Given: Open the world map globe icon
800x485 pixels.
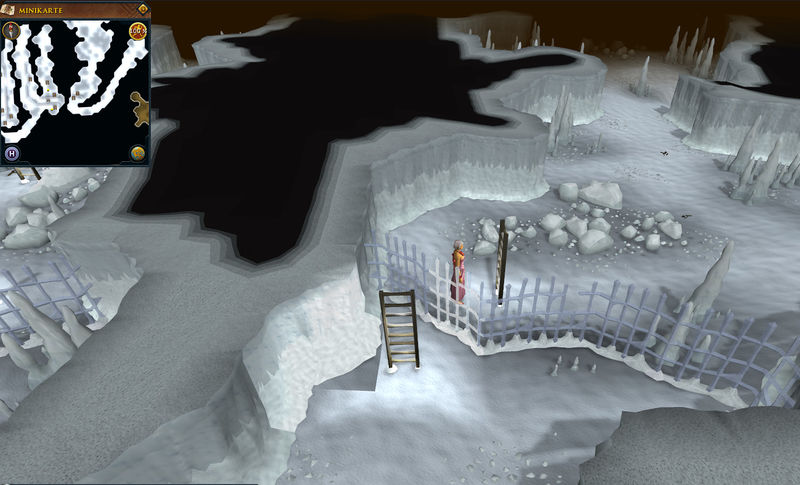Looking at the screenshot, I should [x=138, y=153].
